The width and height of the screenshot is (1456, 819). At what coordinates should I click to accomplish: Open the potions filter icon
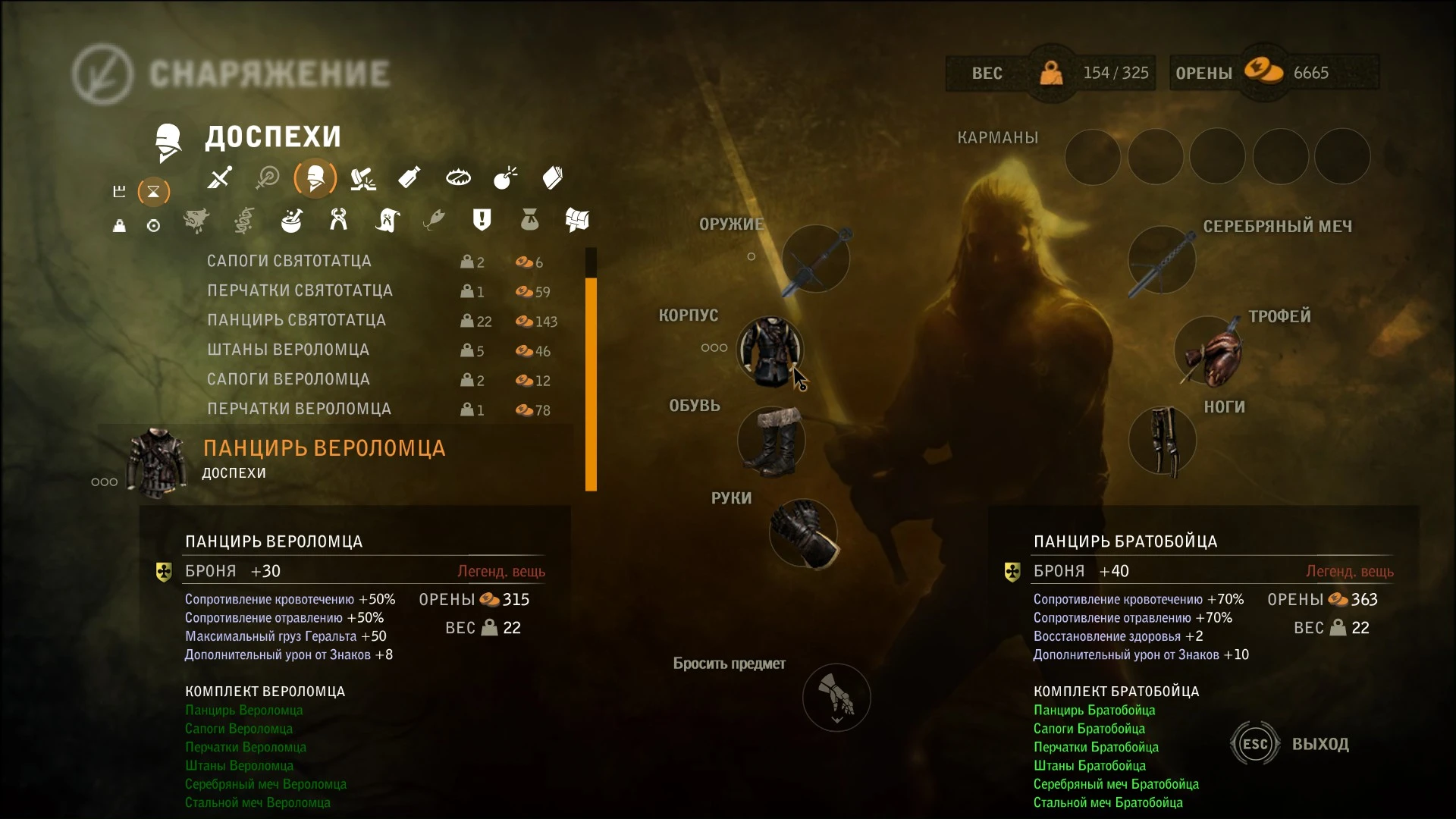(x=409, y=177)
